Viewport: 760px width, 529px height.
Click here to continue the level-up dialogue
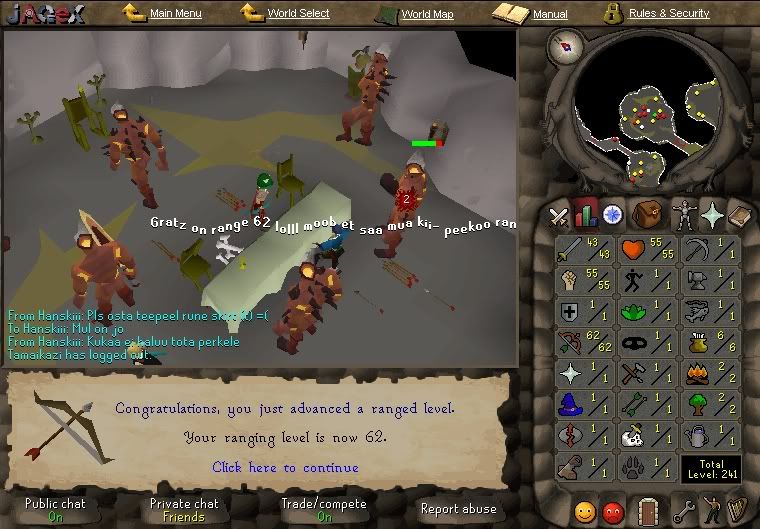click(285, 467)
